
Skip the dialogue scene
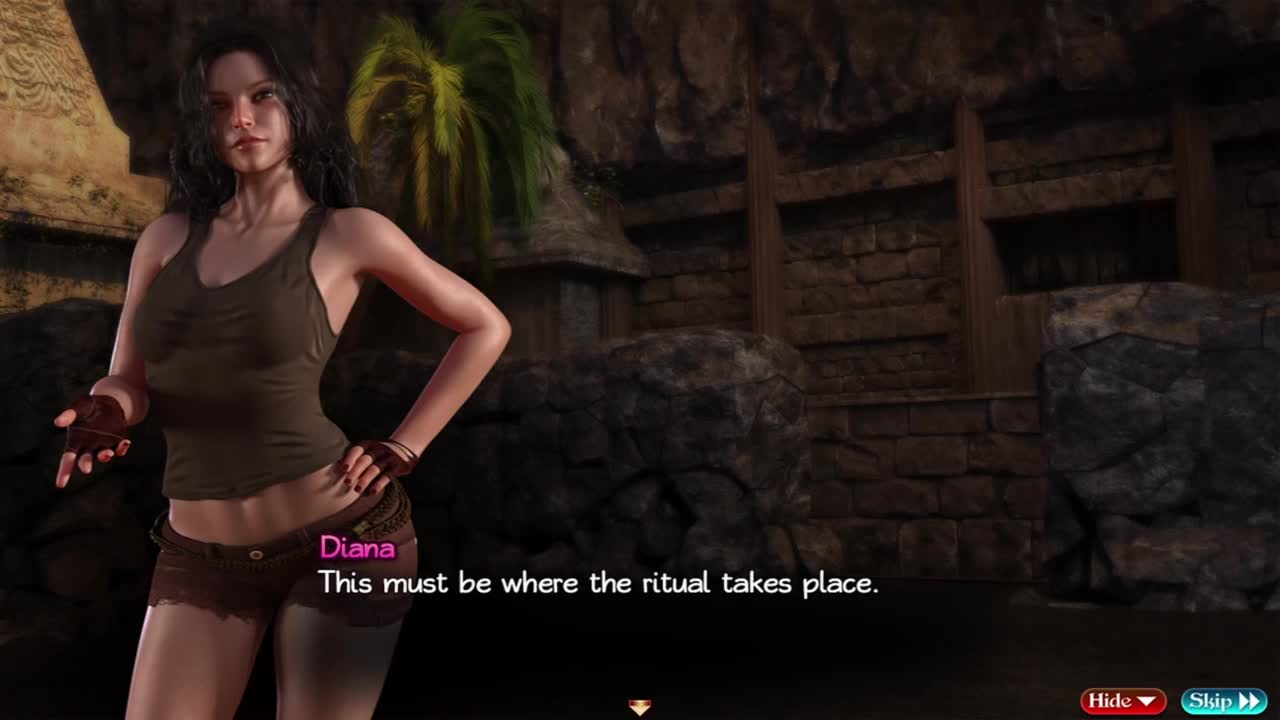(1223, 701)
